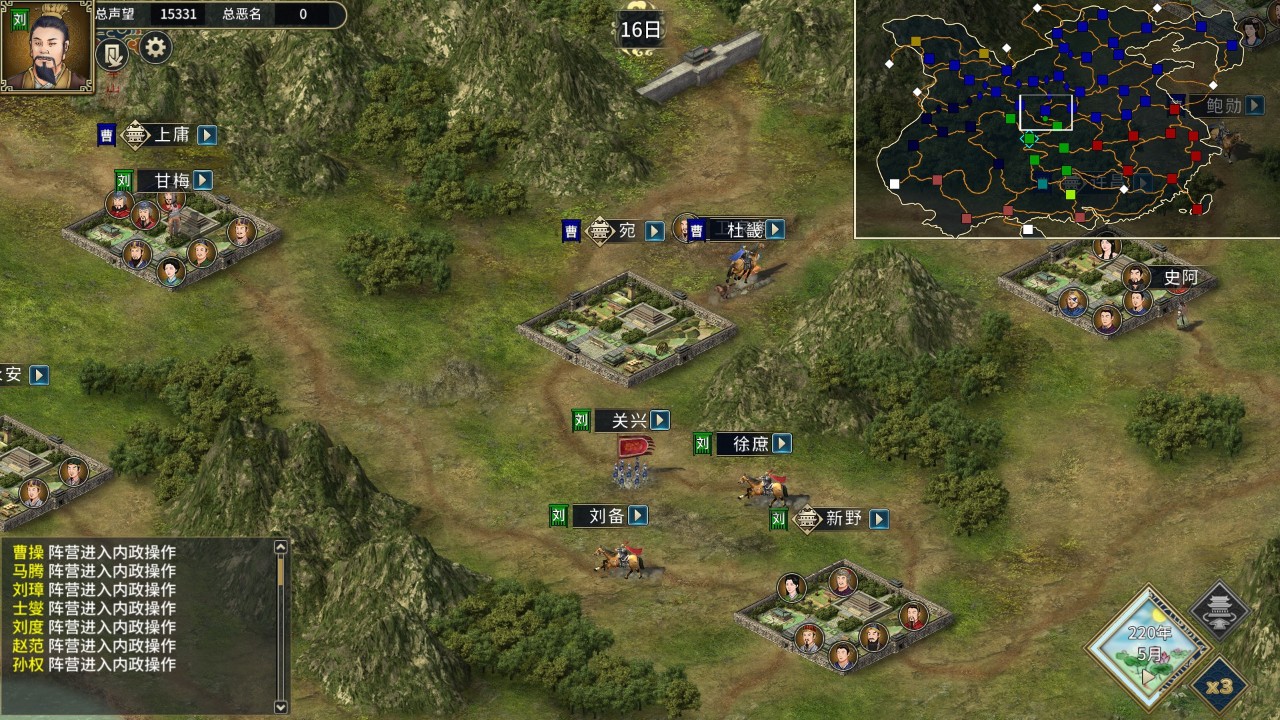Click the 上庸 city diamond icon
Screen dimensions: 1280x720
[x=135, y=135]
